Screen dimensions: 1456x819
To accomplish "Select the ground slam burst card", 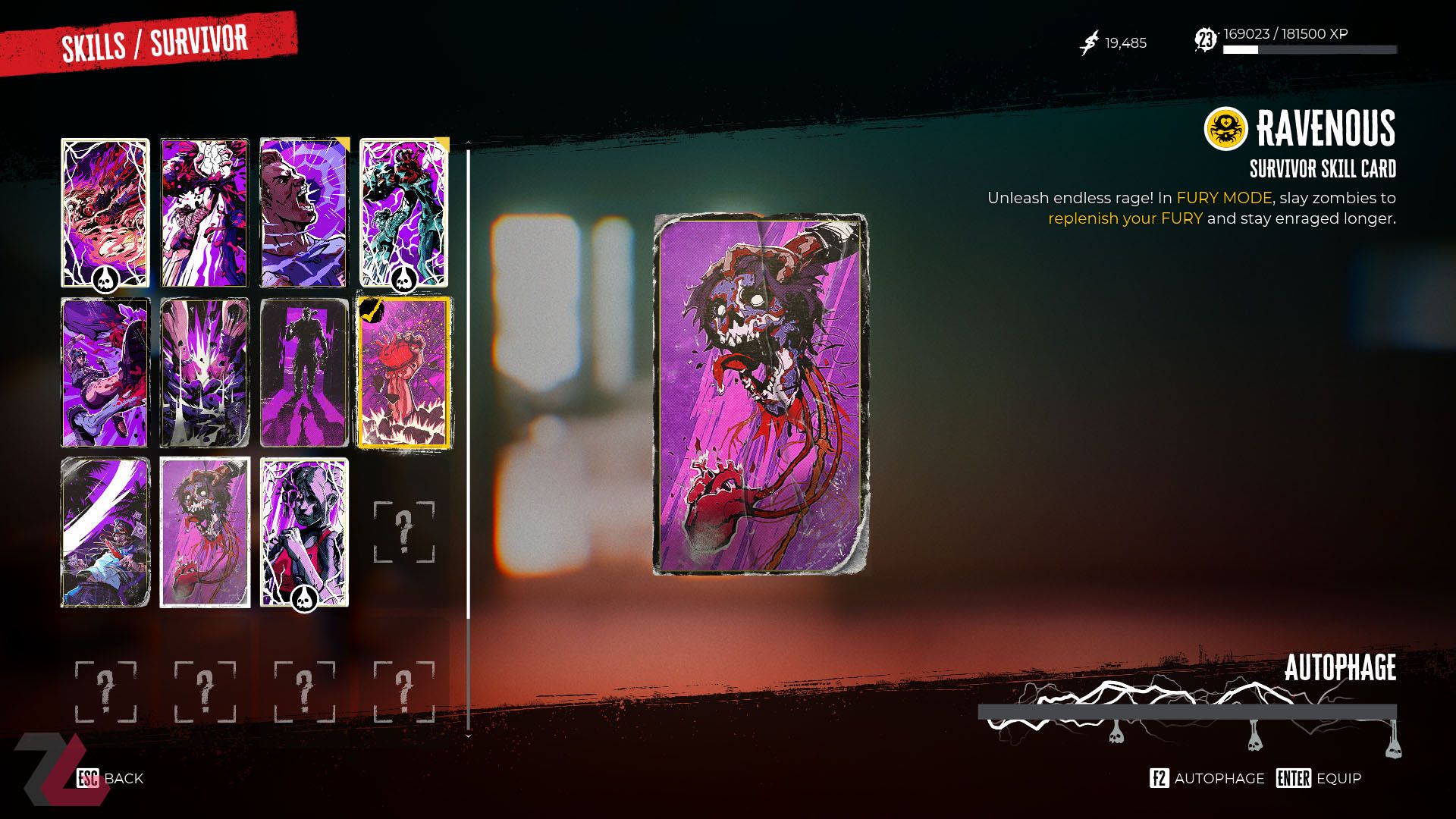I will coord(205,372).
